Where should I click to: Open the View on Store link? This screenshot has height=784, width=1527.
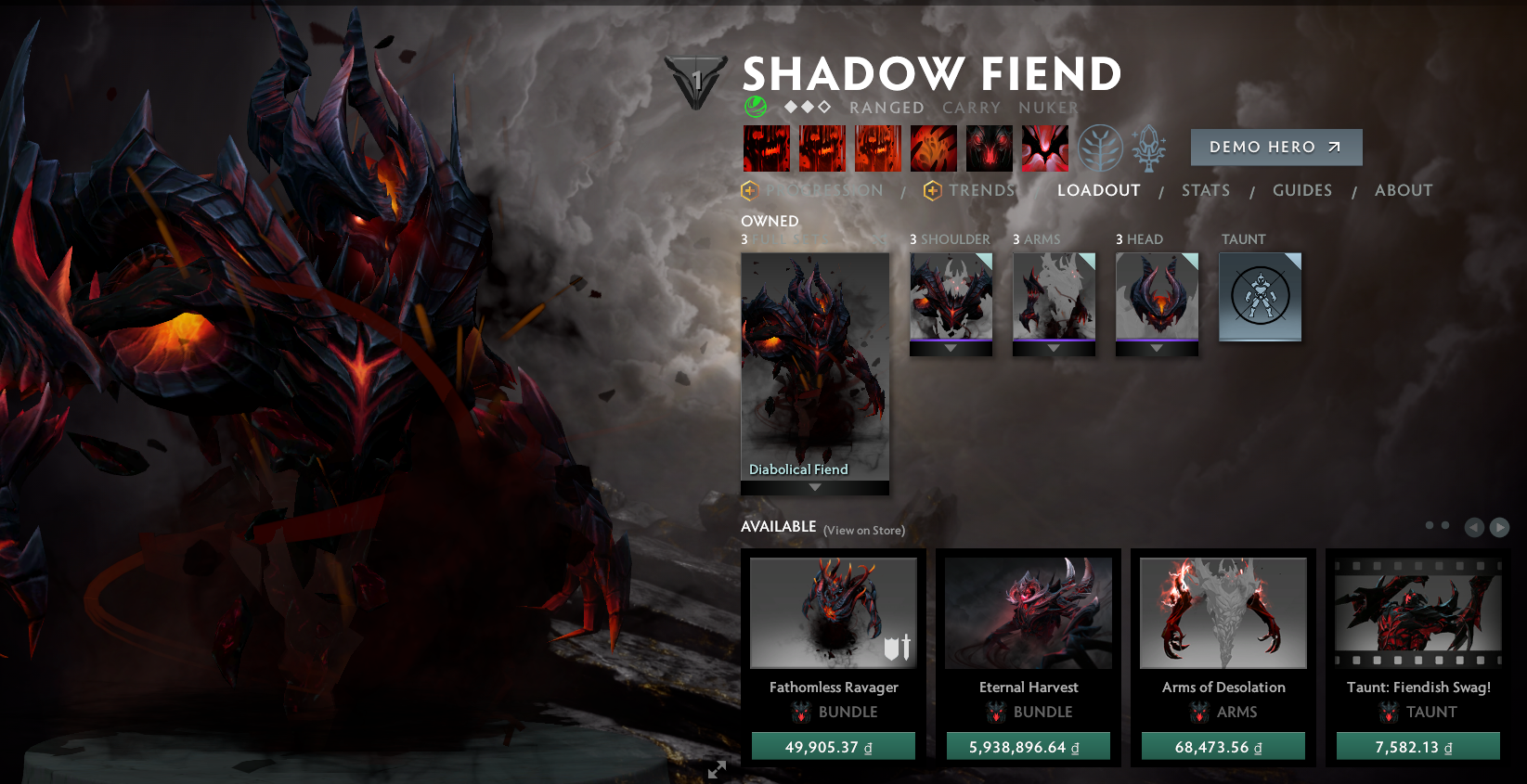[862, 530]
